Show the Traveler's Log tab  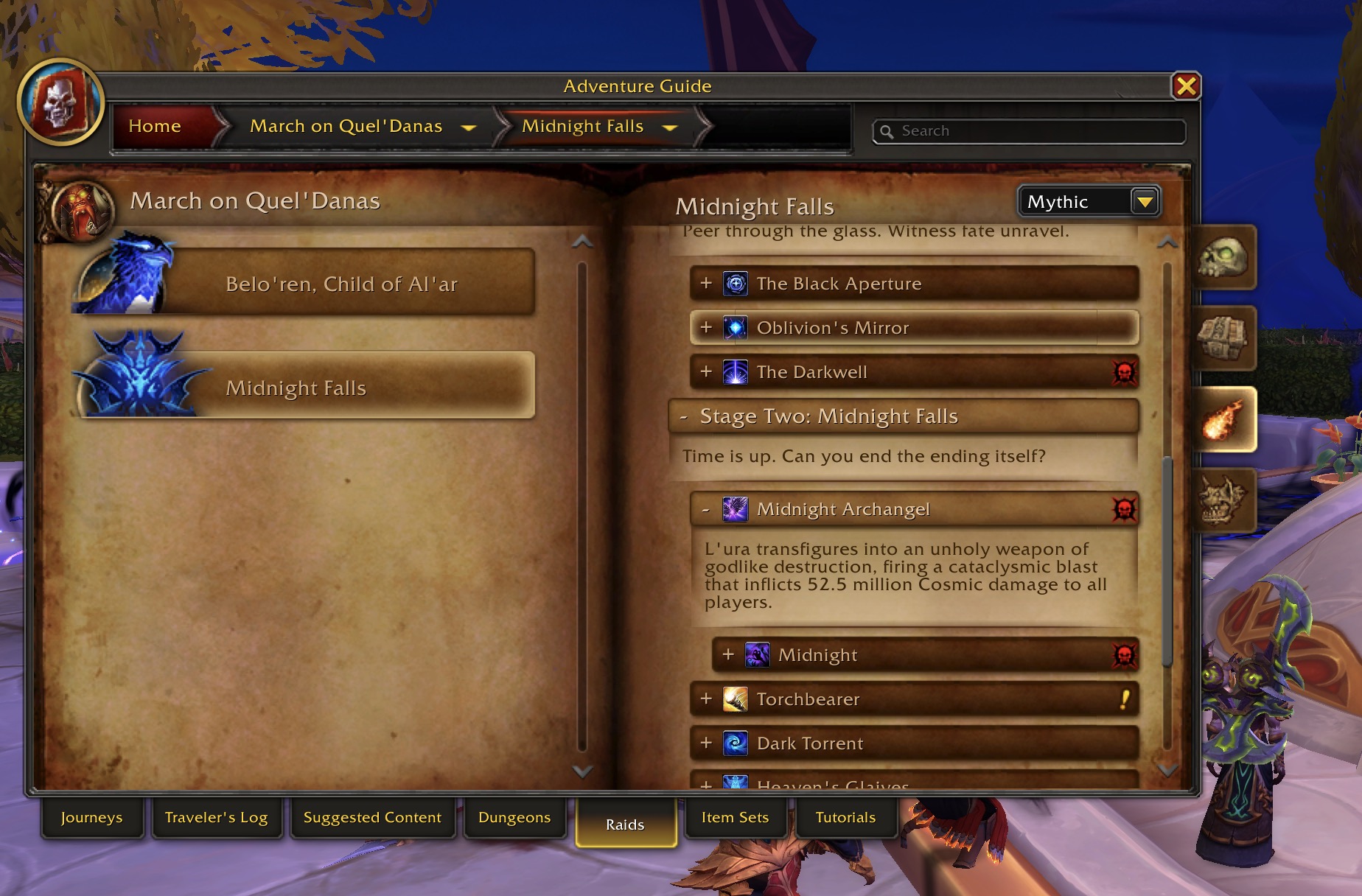216,817
